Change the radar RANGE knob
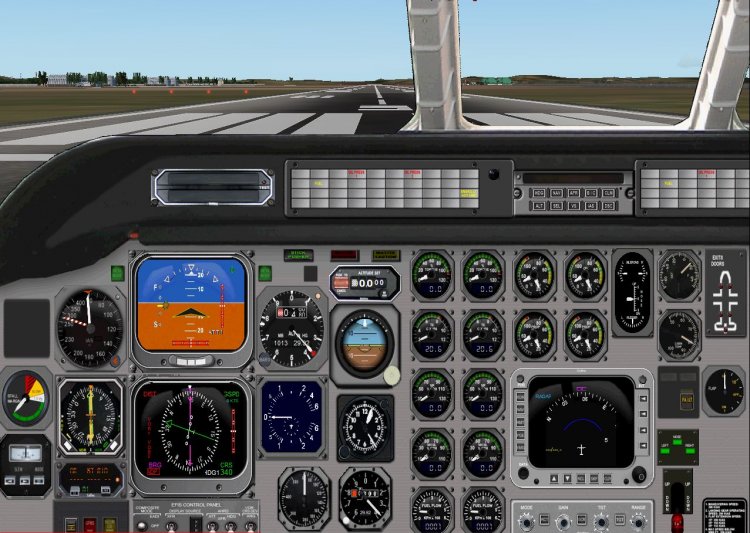The height and width of the screenshot is (533, 750). pyautogui.click(x=638, y=521)
